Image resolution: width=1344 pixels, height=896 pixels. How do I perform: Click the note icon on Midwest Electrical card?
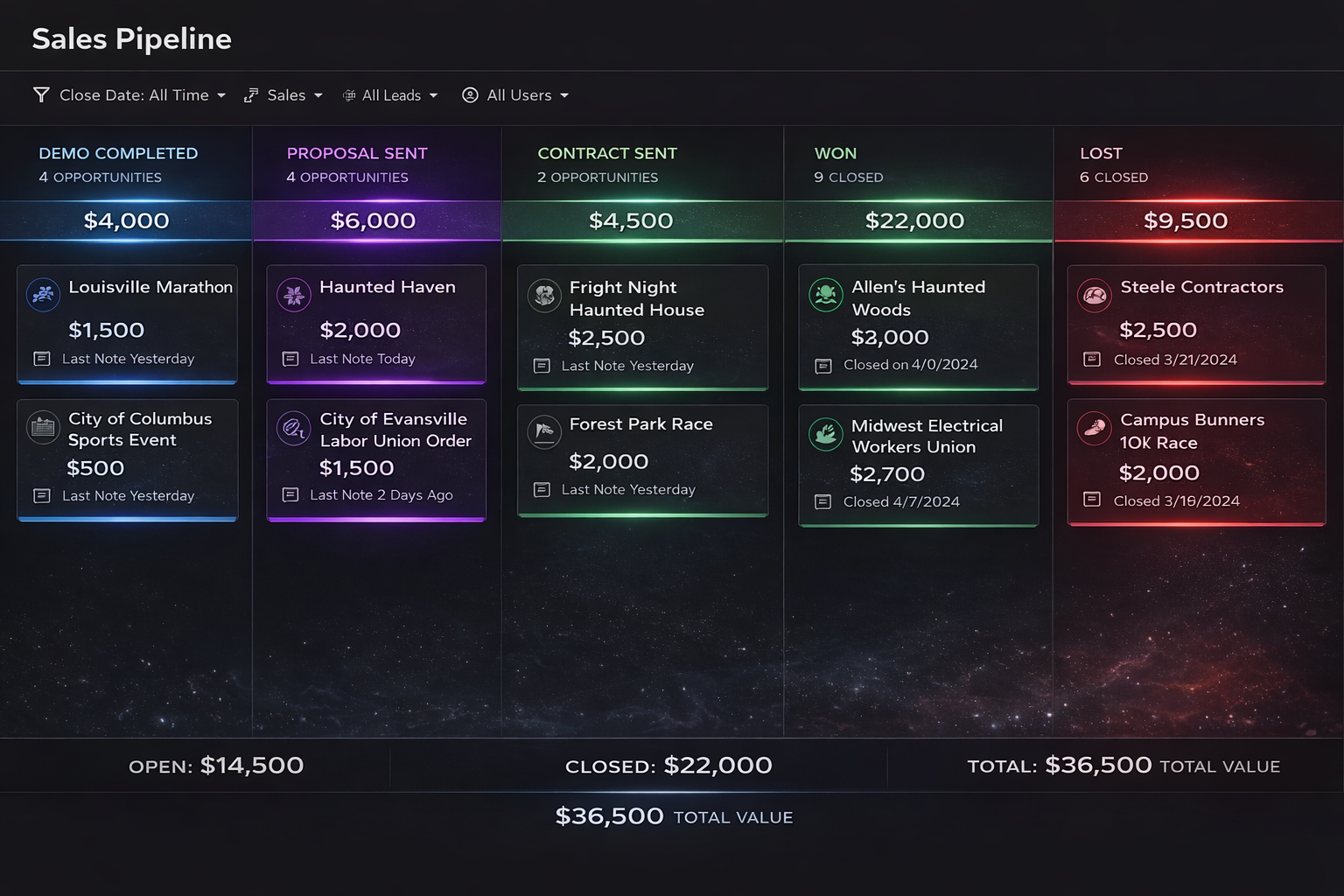tap(822, 501)
